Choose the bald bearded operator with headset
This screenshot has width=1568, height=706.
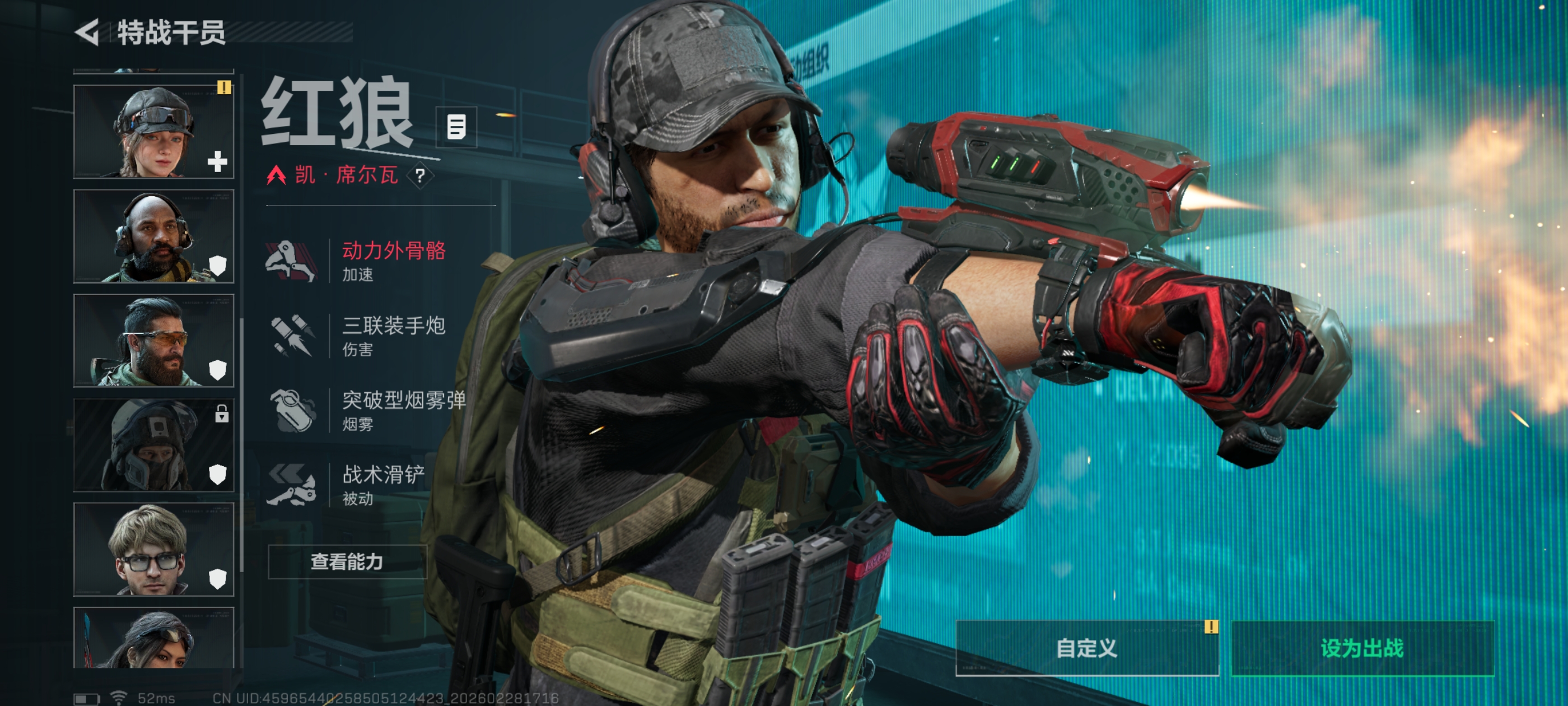pos(153,236)
